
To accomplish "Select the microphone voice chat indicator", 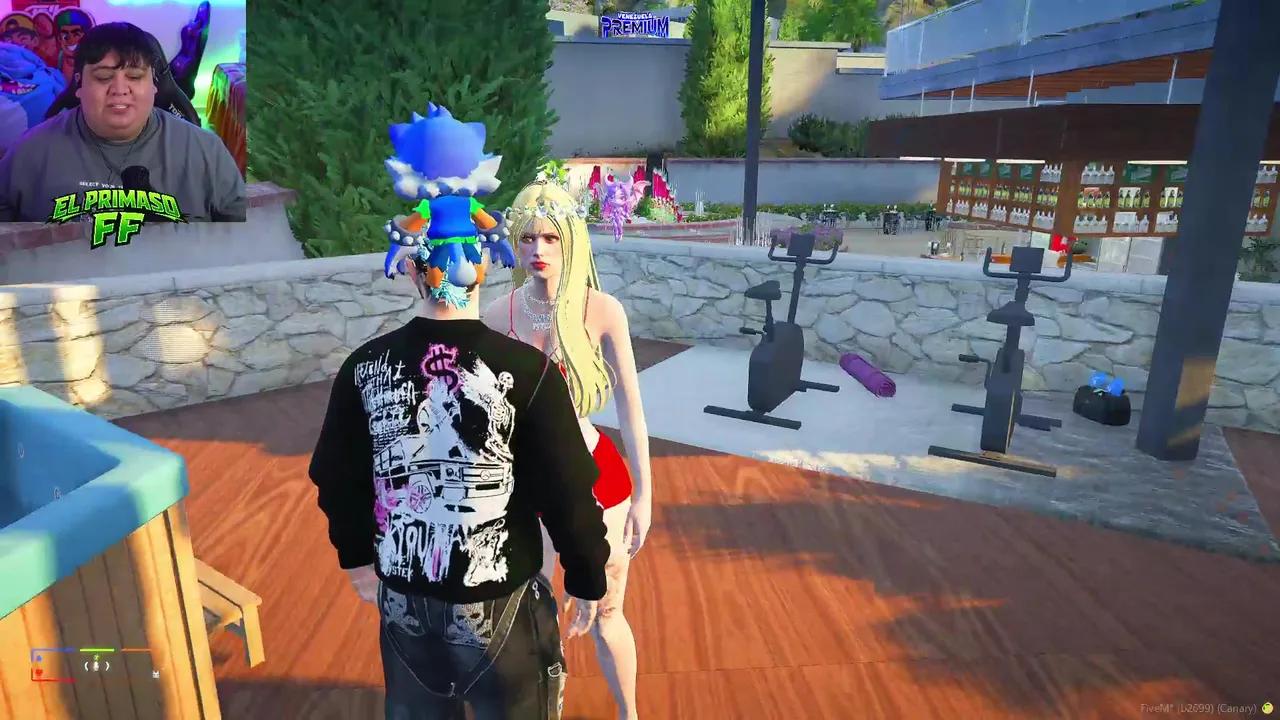I will (96, 666).
